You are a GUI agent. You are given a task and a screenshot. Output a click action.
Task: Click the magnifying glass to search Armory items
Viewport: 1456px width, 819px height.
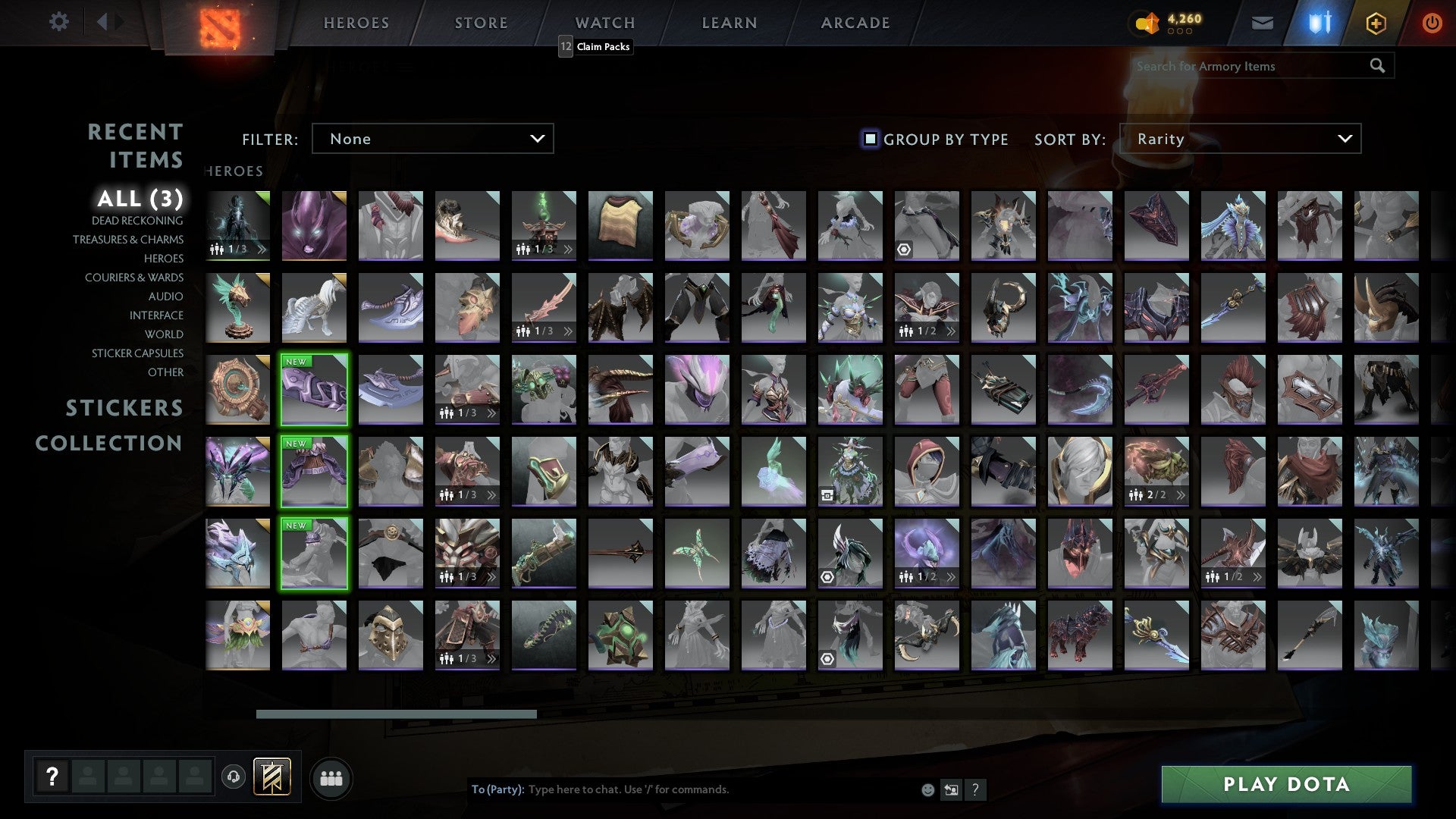click(x=1376, y=66)
